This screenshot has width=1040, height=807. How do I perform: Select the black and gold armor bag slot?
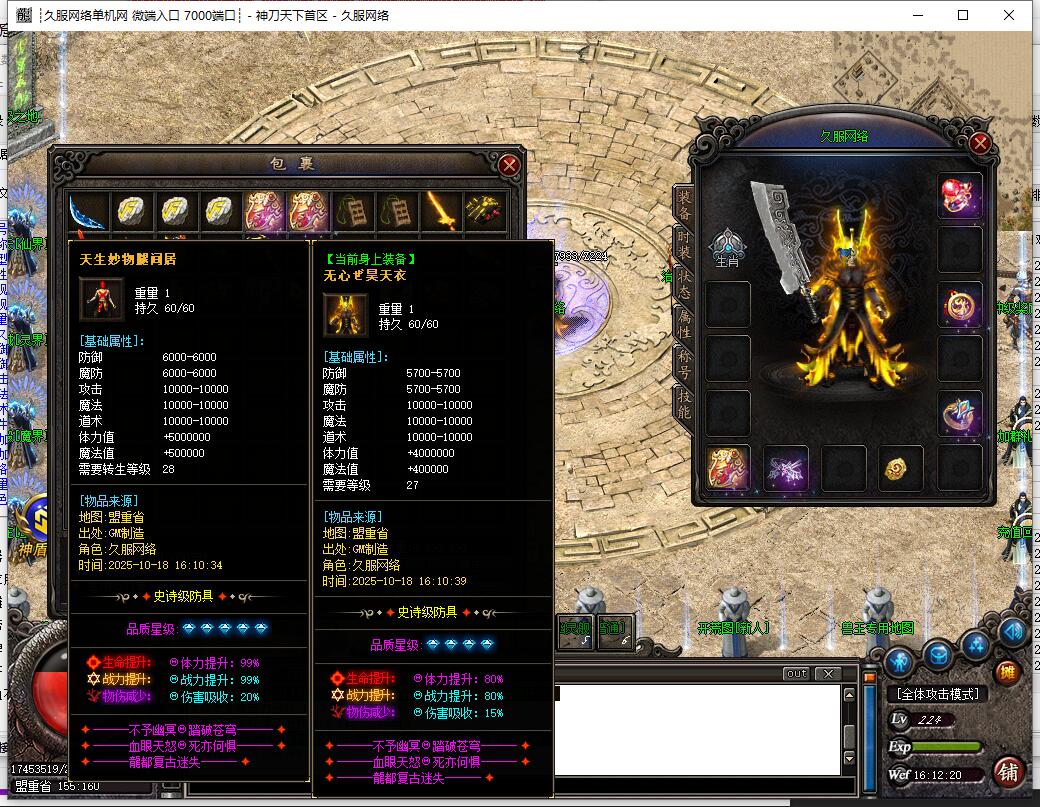(485, 211)
